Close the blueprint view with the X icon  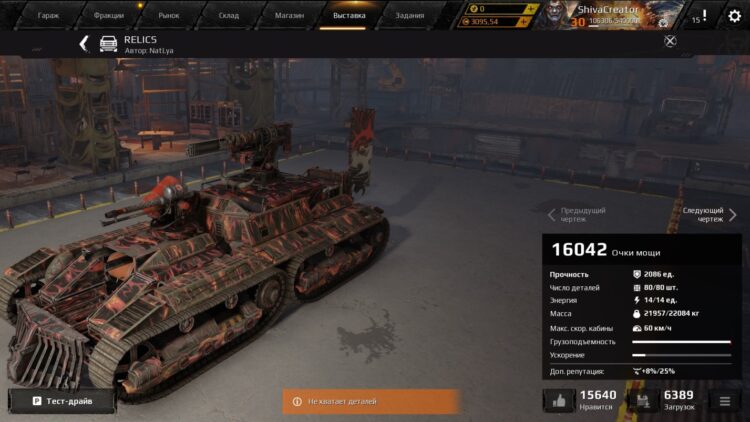click(670, 41)
